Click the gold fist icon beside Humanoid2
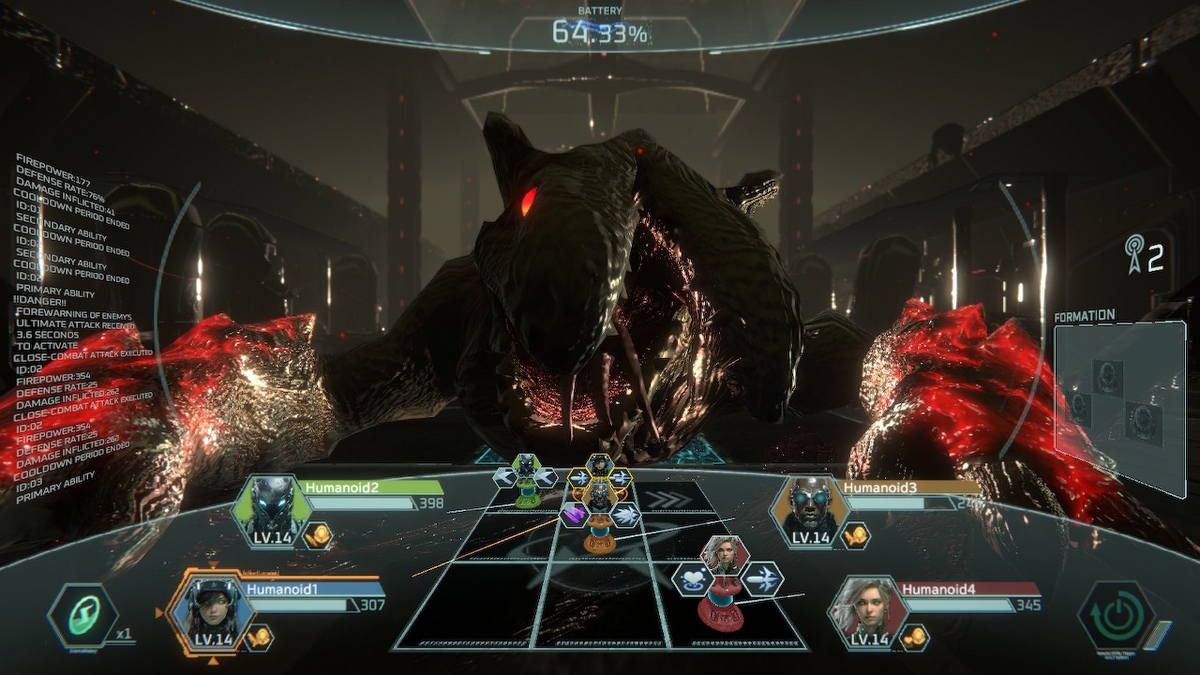 [318, 536]
